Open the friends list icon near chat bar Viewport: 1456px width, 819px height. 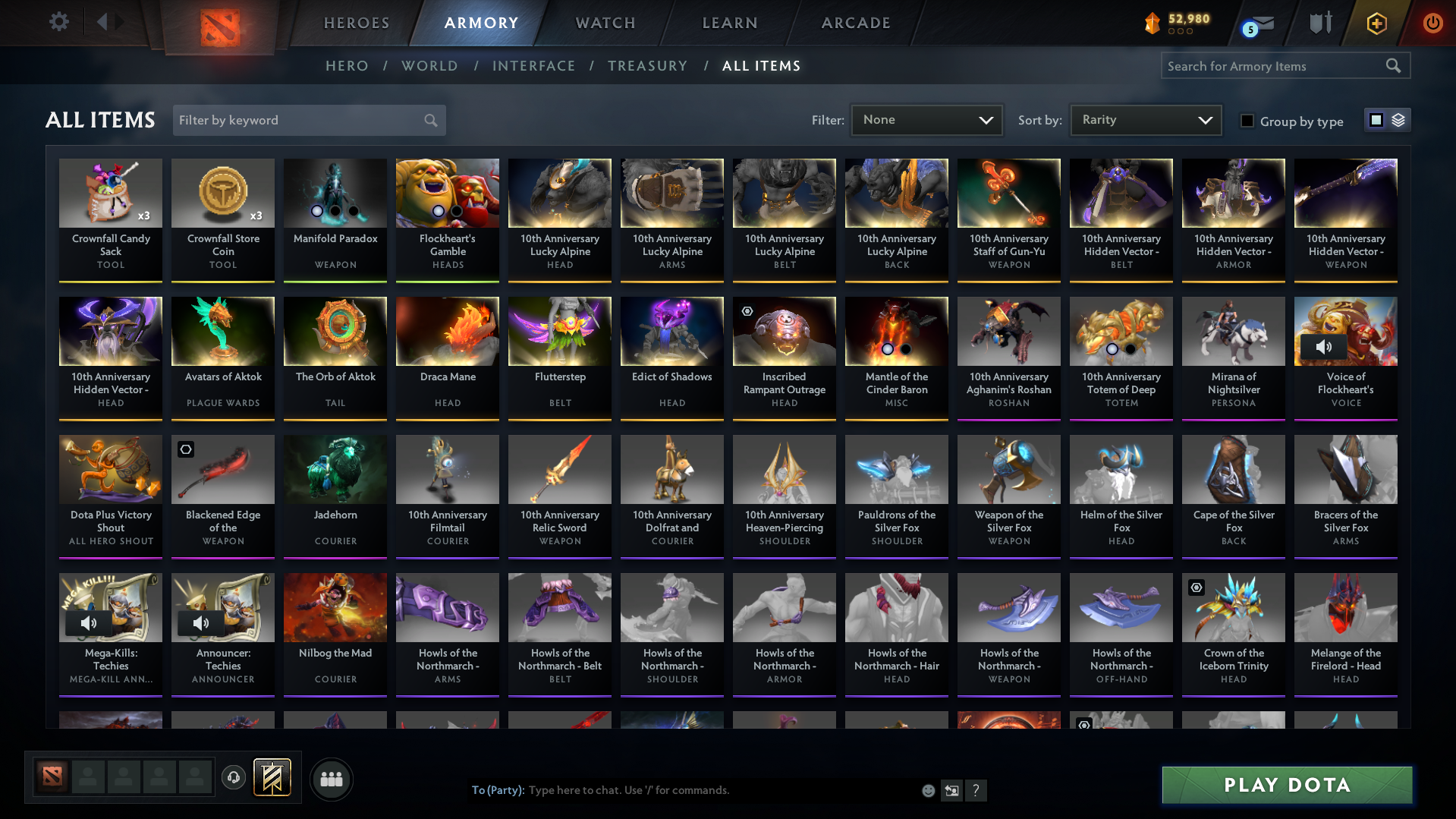coord(330,779)
